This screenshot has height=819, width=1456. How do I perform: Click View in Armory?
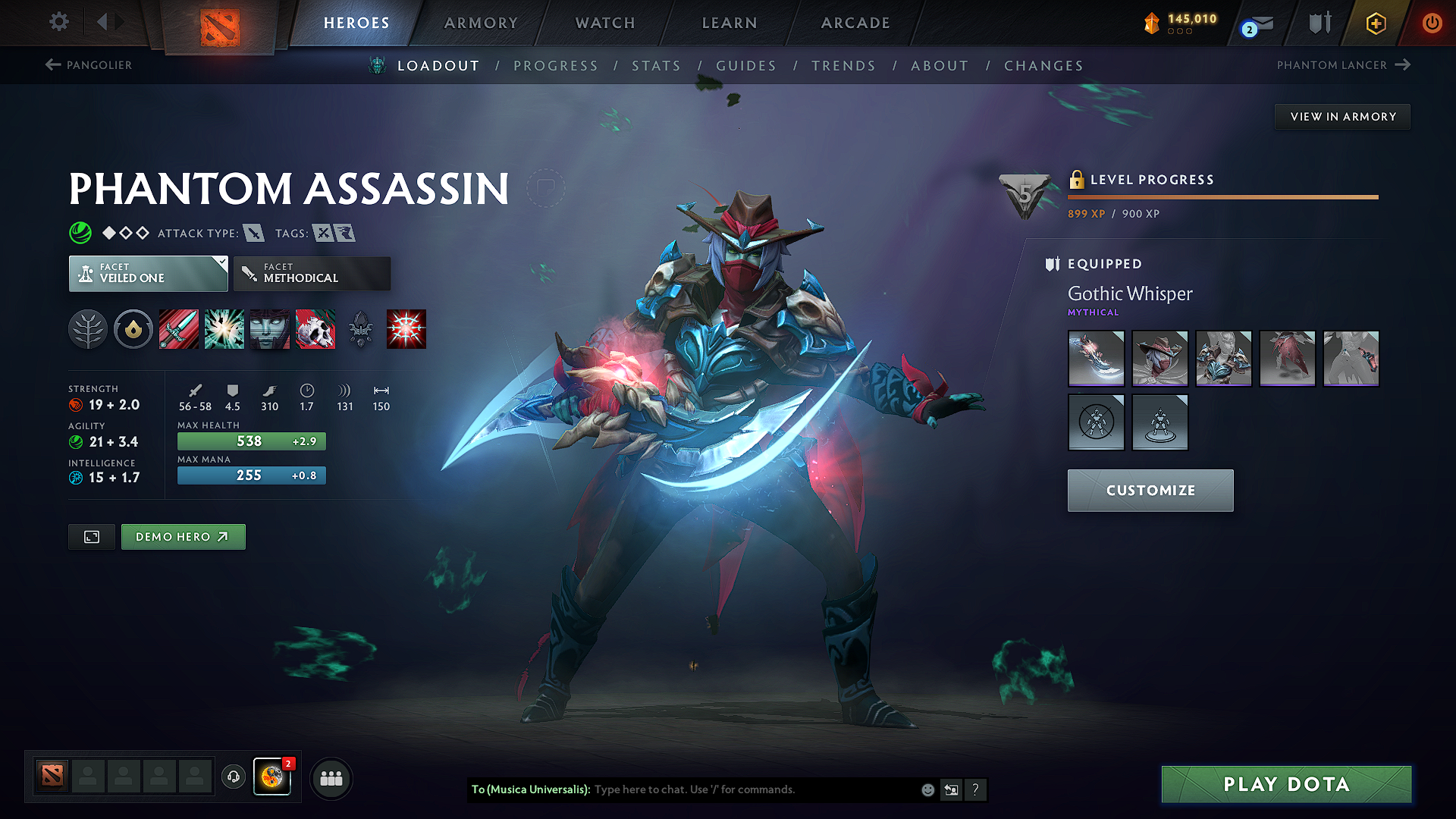pos(1341,116)
